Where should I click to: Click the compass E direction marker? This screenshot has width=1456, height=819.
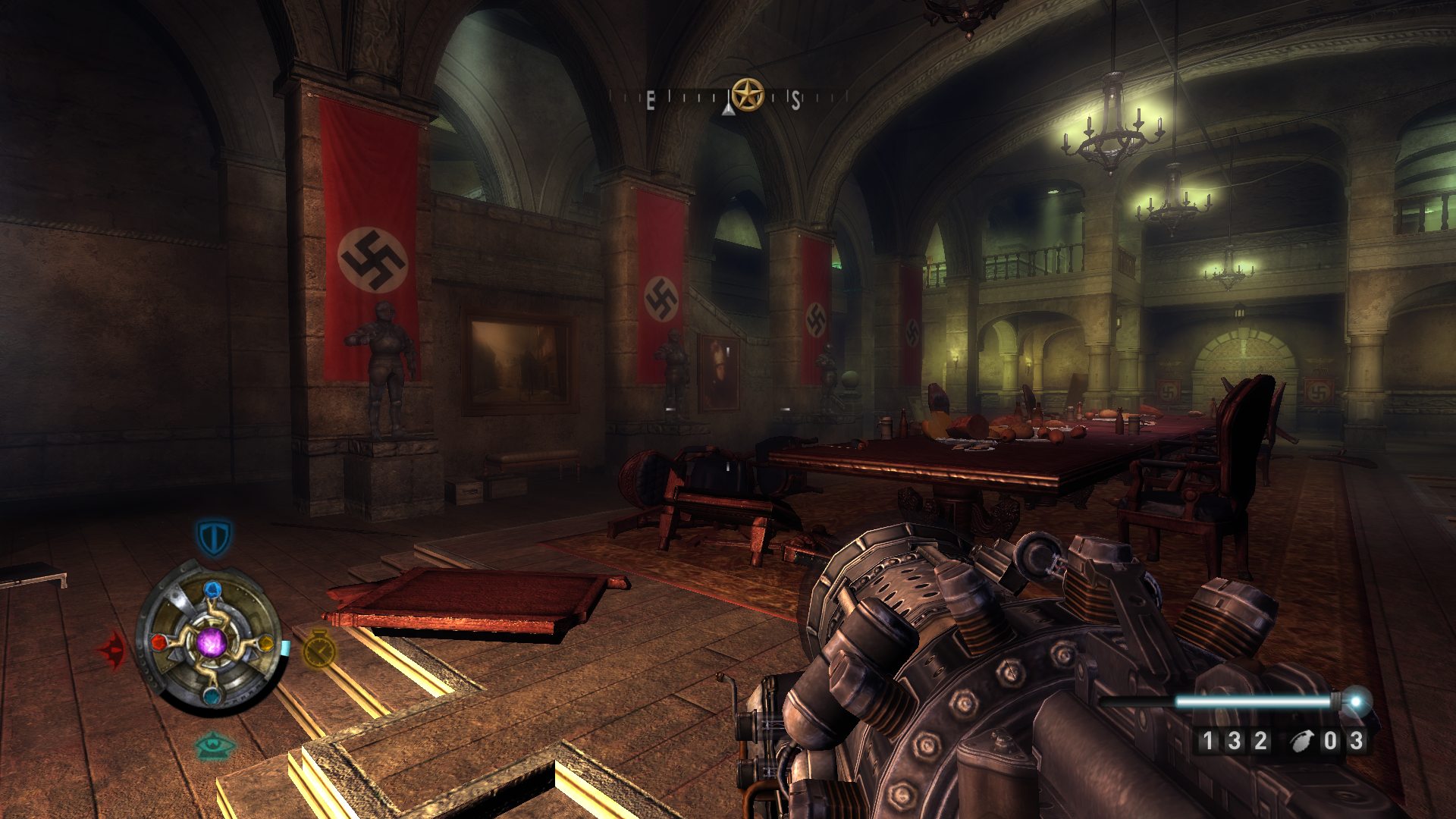(651, 101)
